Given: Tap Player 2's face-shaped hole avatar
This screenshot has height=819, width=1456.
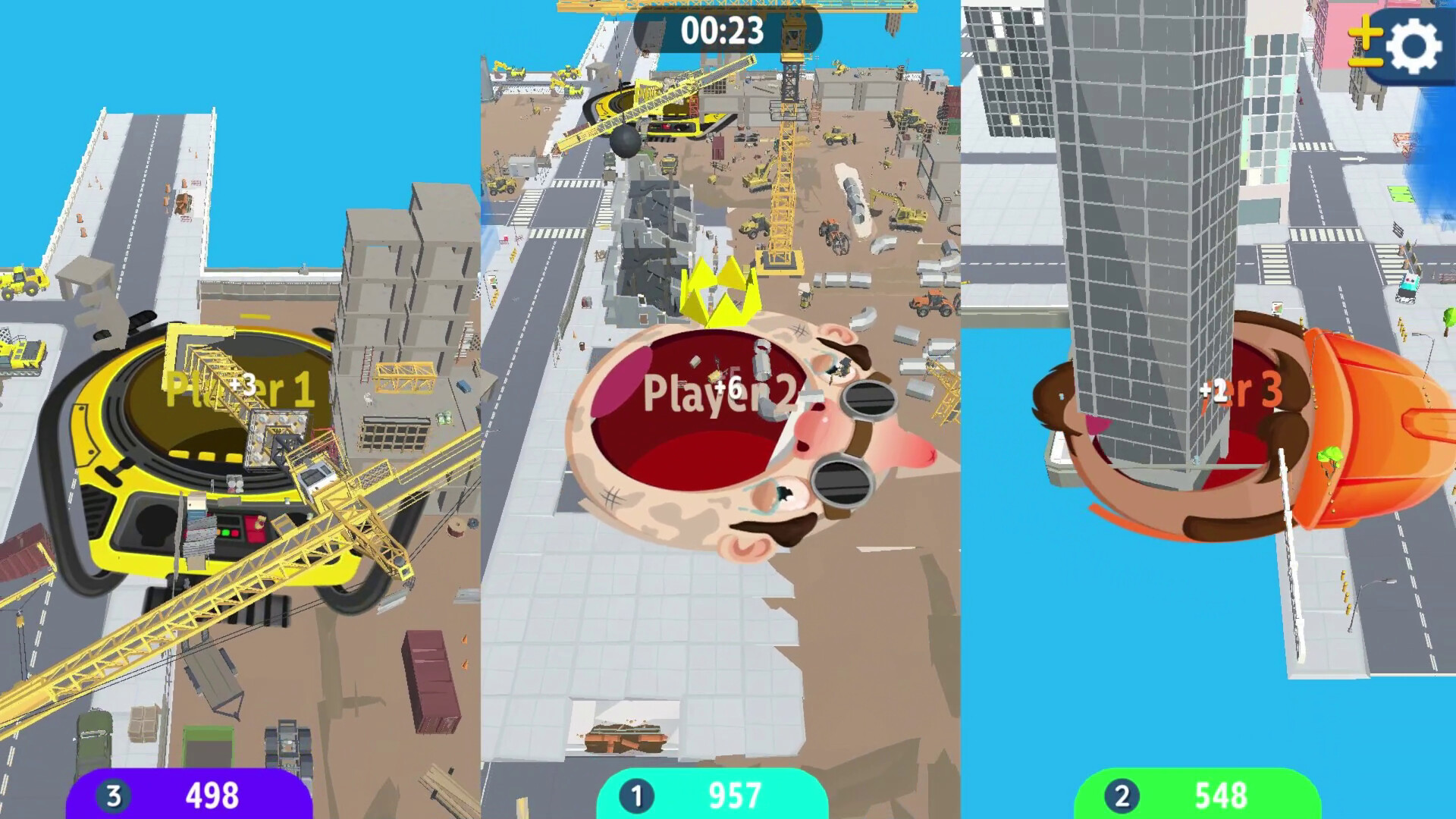Looking at the screenshot, I should [713, 440].
